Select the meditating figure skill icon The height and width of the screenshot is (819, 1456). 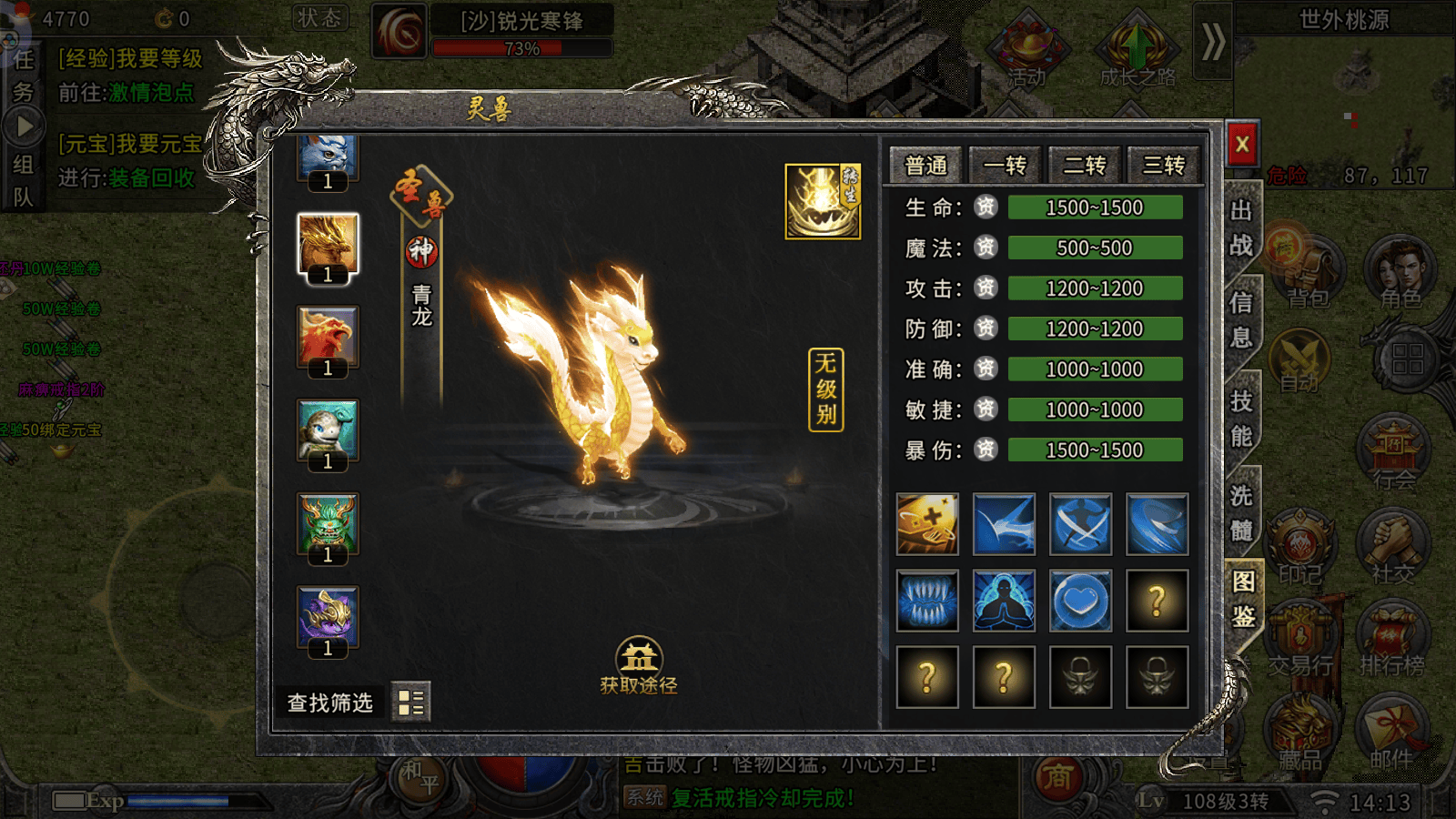coord(1004,601)
